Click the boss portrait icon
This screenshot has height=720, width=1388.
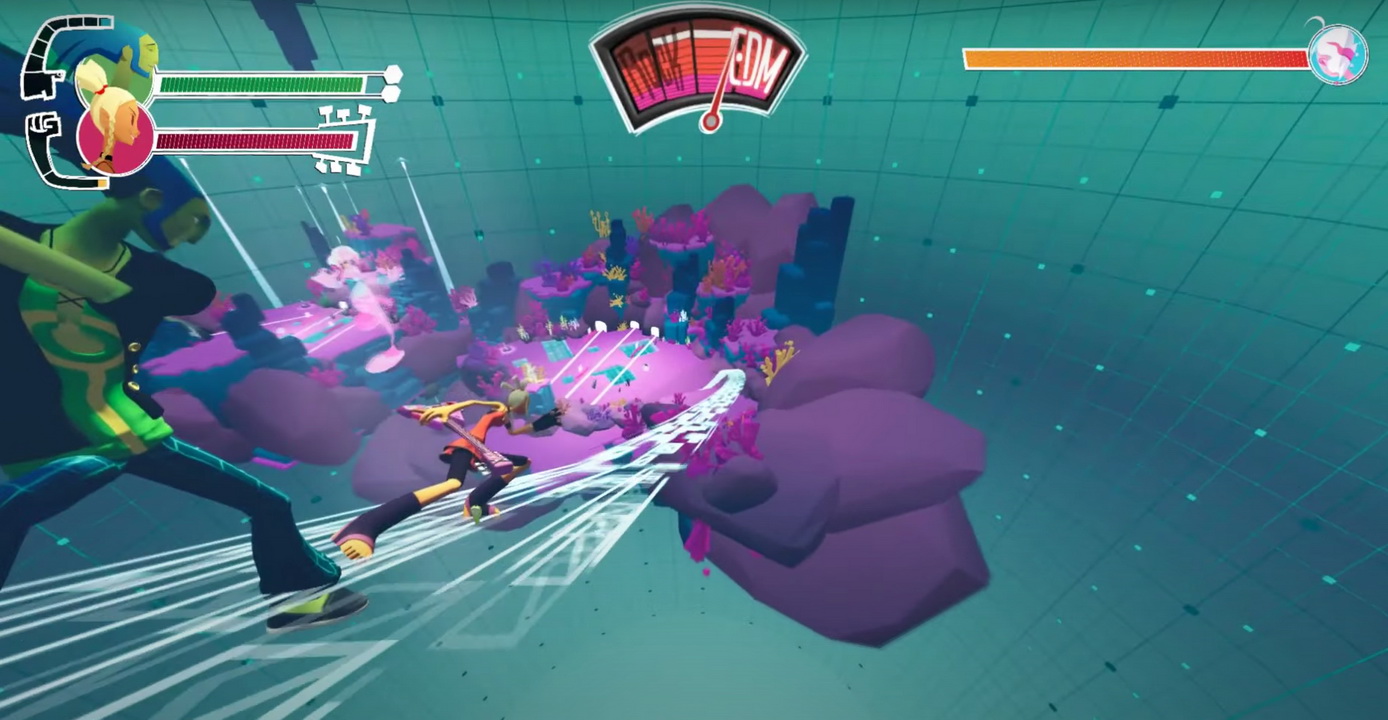1337,55
